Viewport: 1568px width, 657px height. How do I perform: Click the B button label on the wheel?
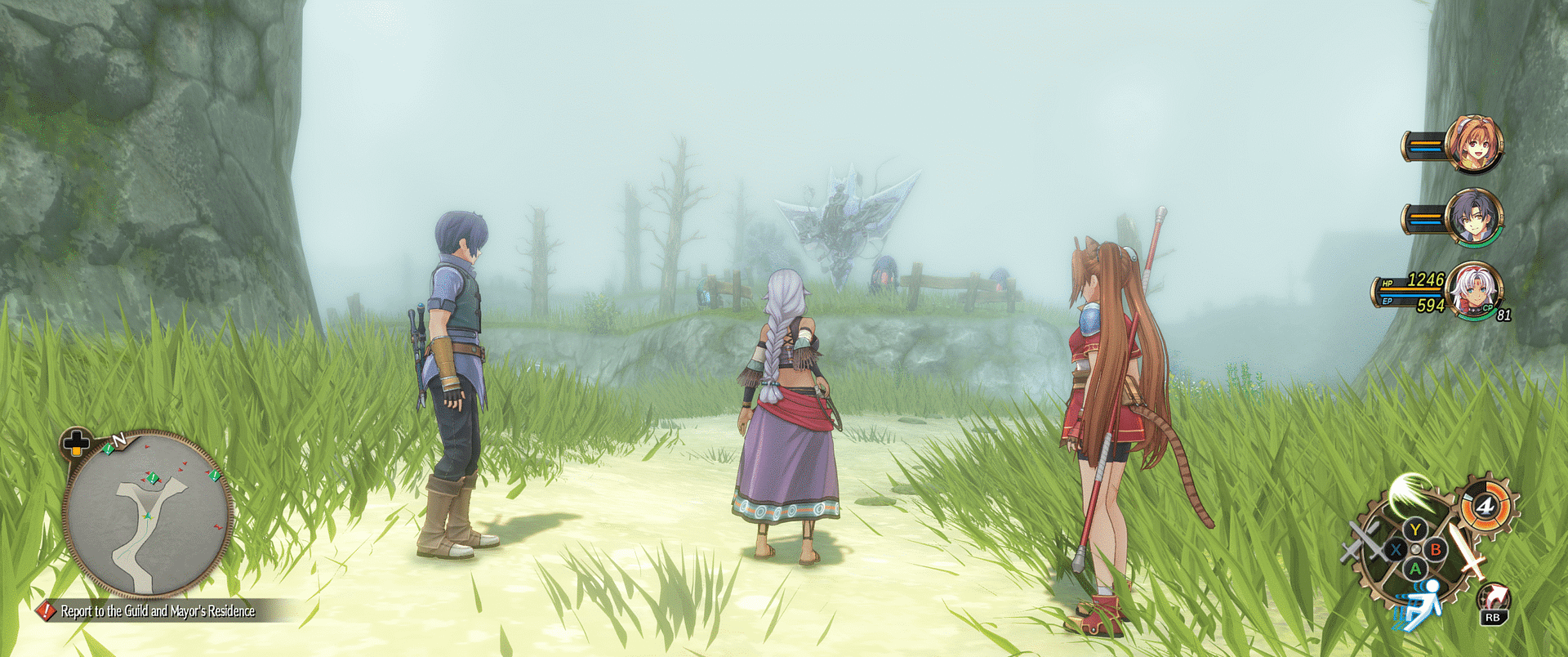click(x=1436, y=549)
